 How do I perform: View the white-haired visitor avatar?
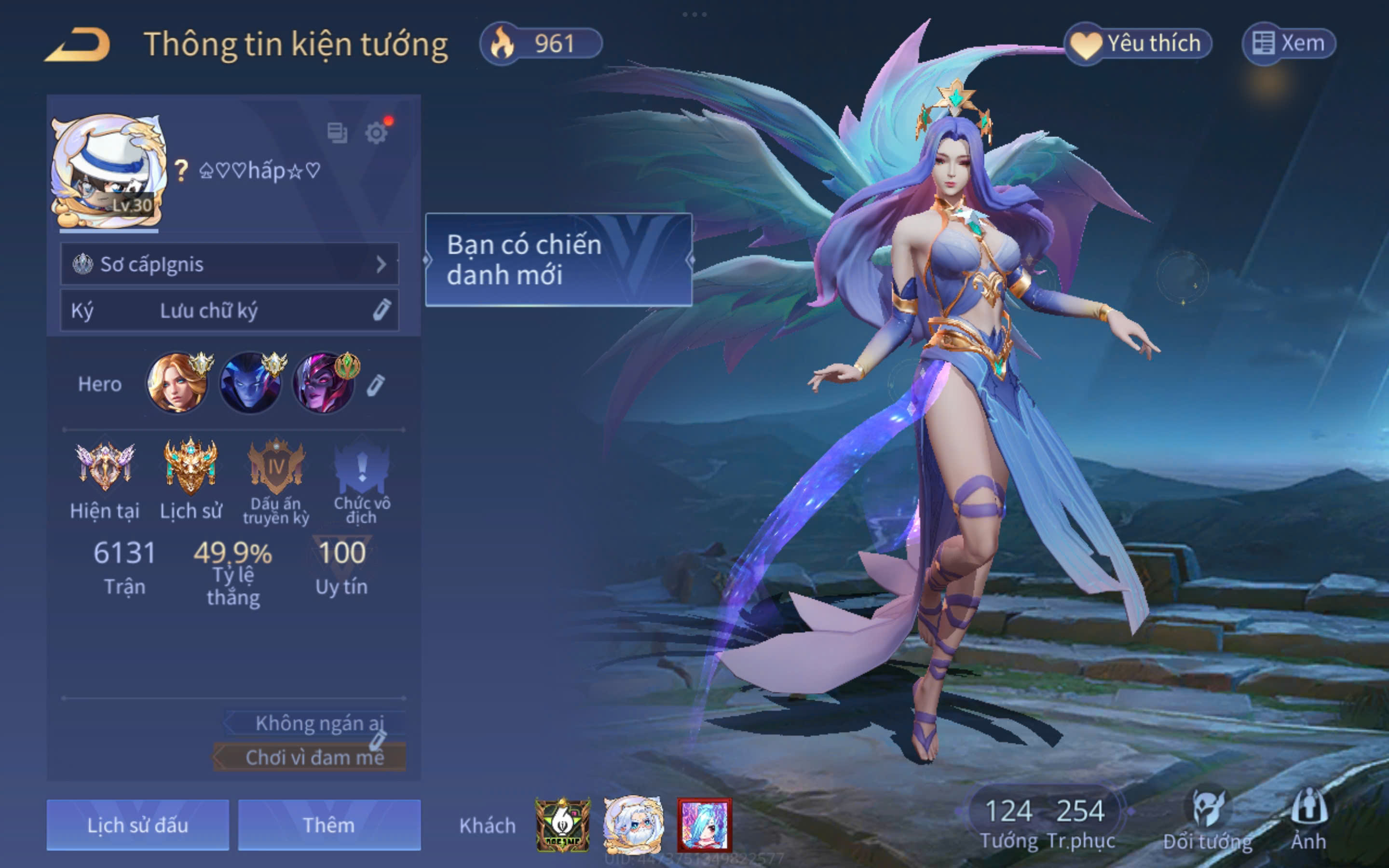pyautogui.click(x=634, y=825)
